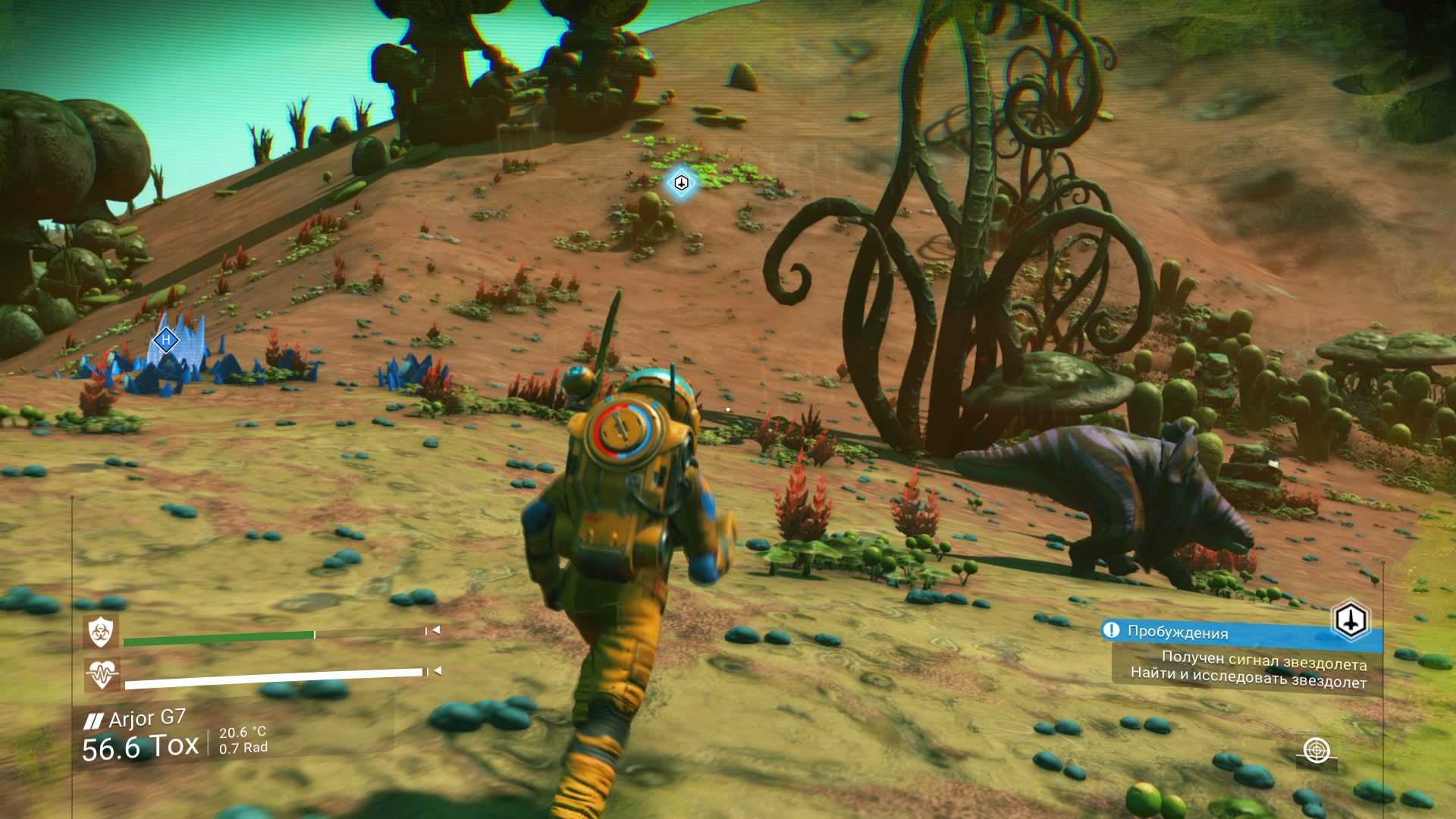Click the life support heart icon
1456x819 pixels.
point(101,673)
